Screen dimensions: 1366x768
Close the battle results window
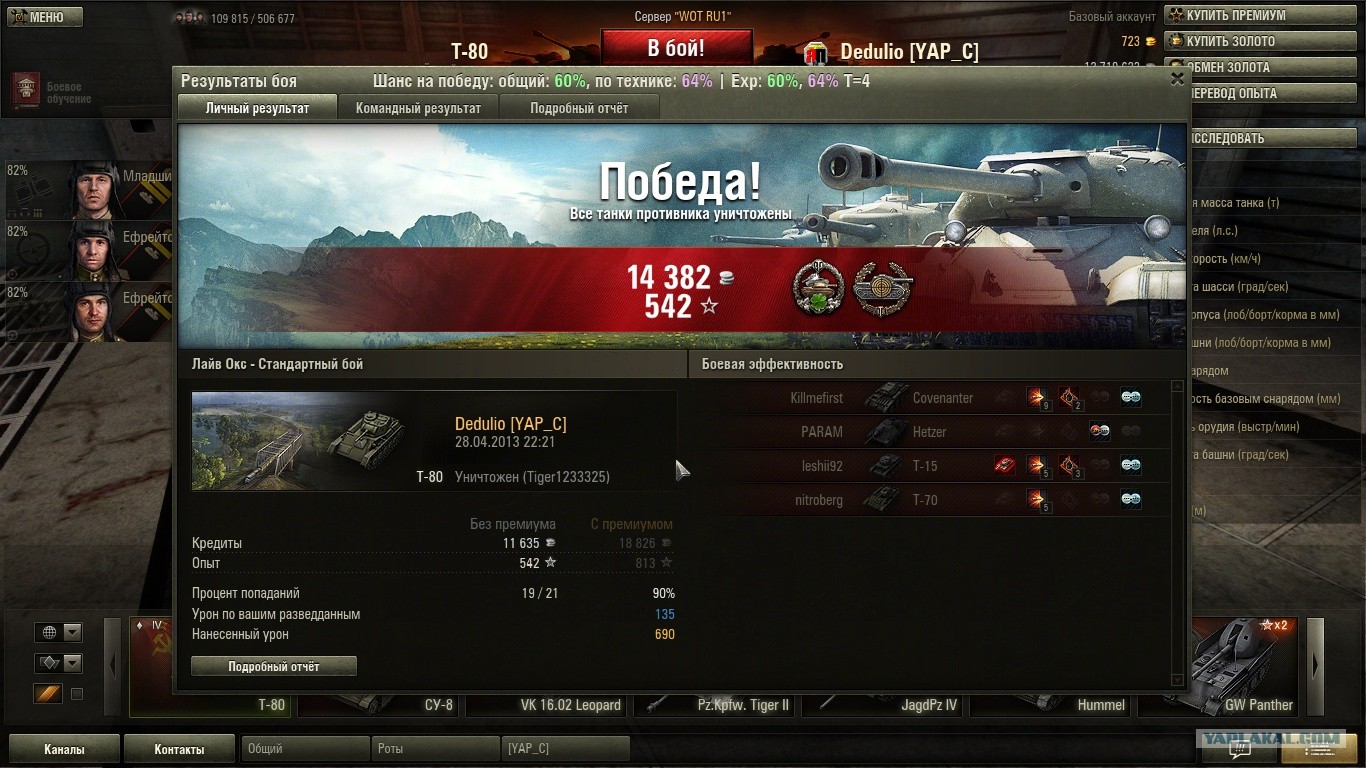point(1177,80)
